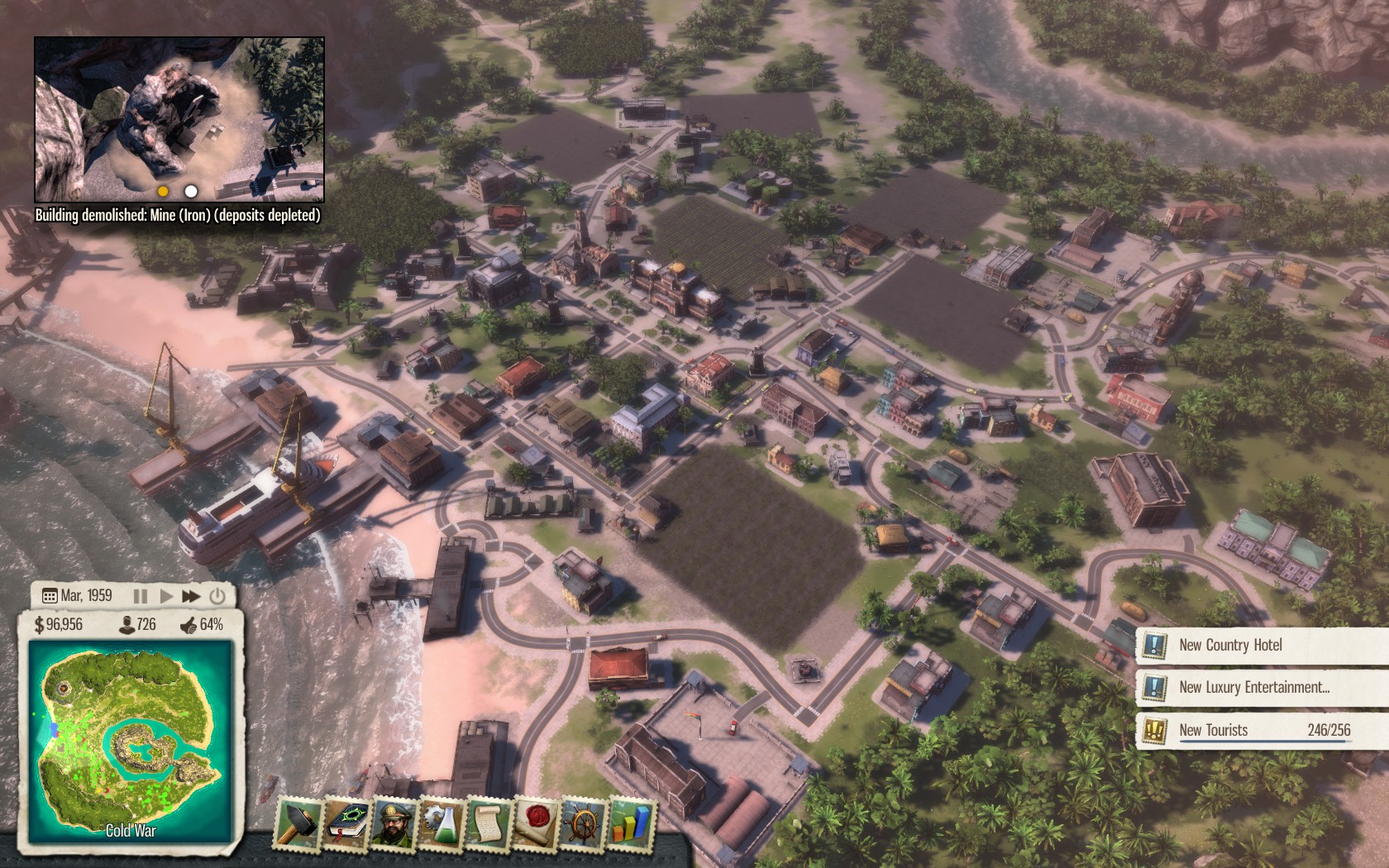The height and width of the screenshot is (868, 1389).
Task: Pause the game speed
Action: click(x=141, y=595)
